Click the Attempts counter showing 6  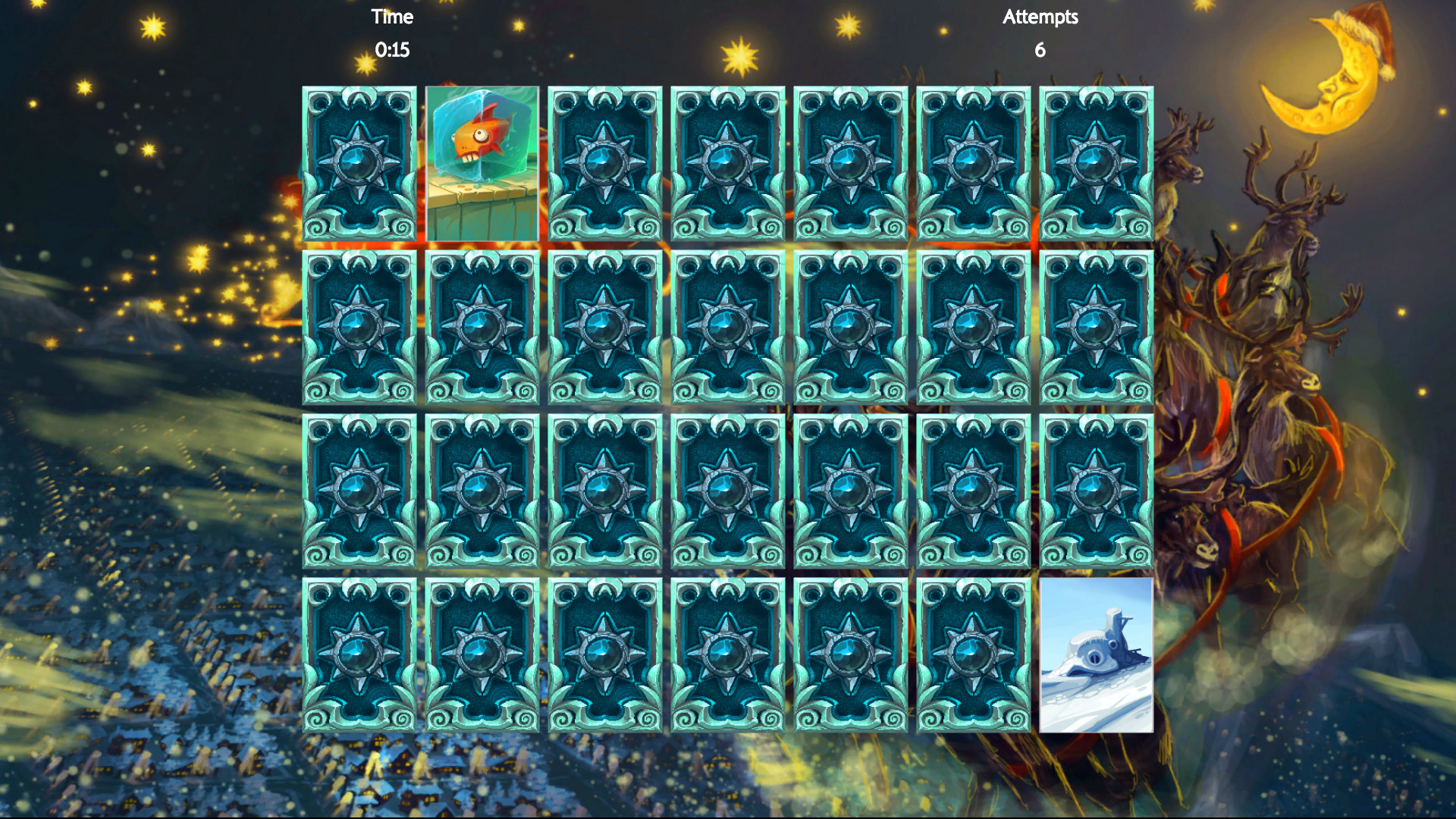coord(1040,50)
